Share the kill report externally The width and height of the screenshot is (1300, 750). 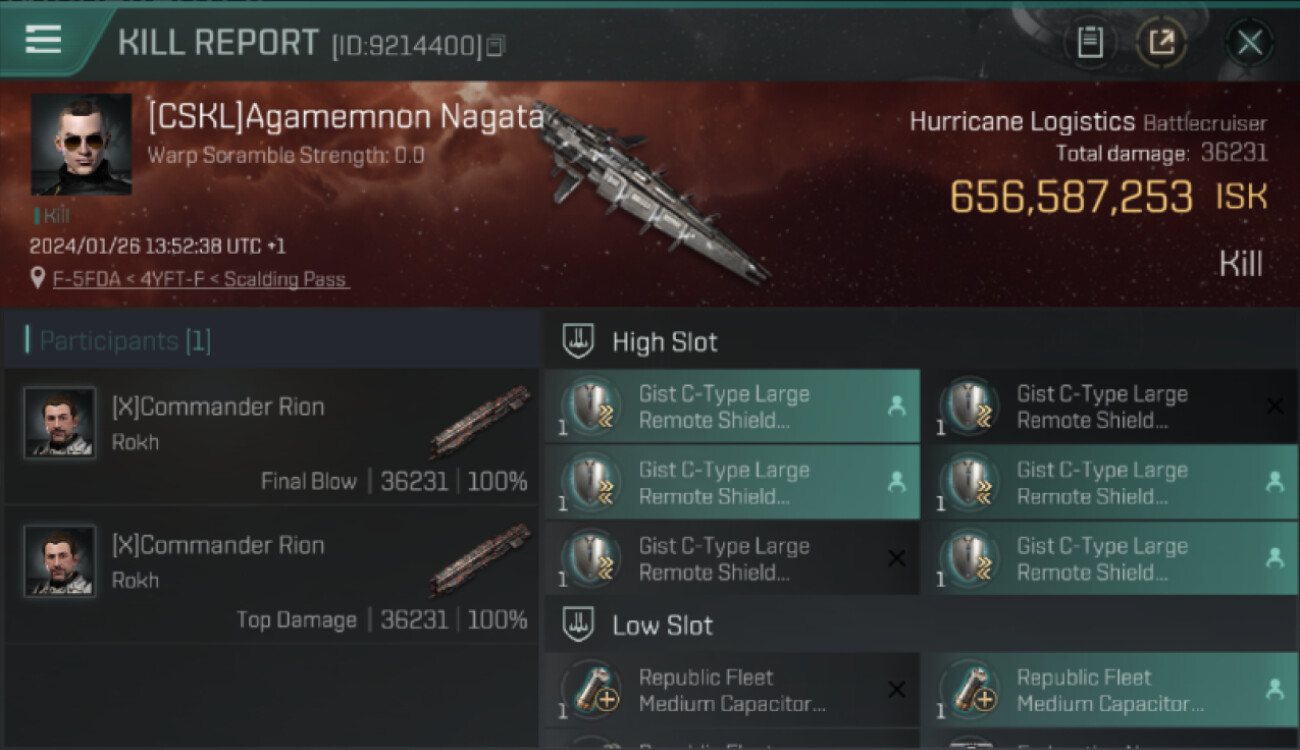point(1162,43)
